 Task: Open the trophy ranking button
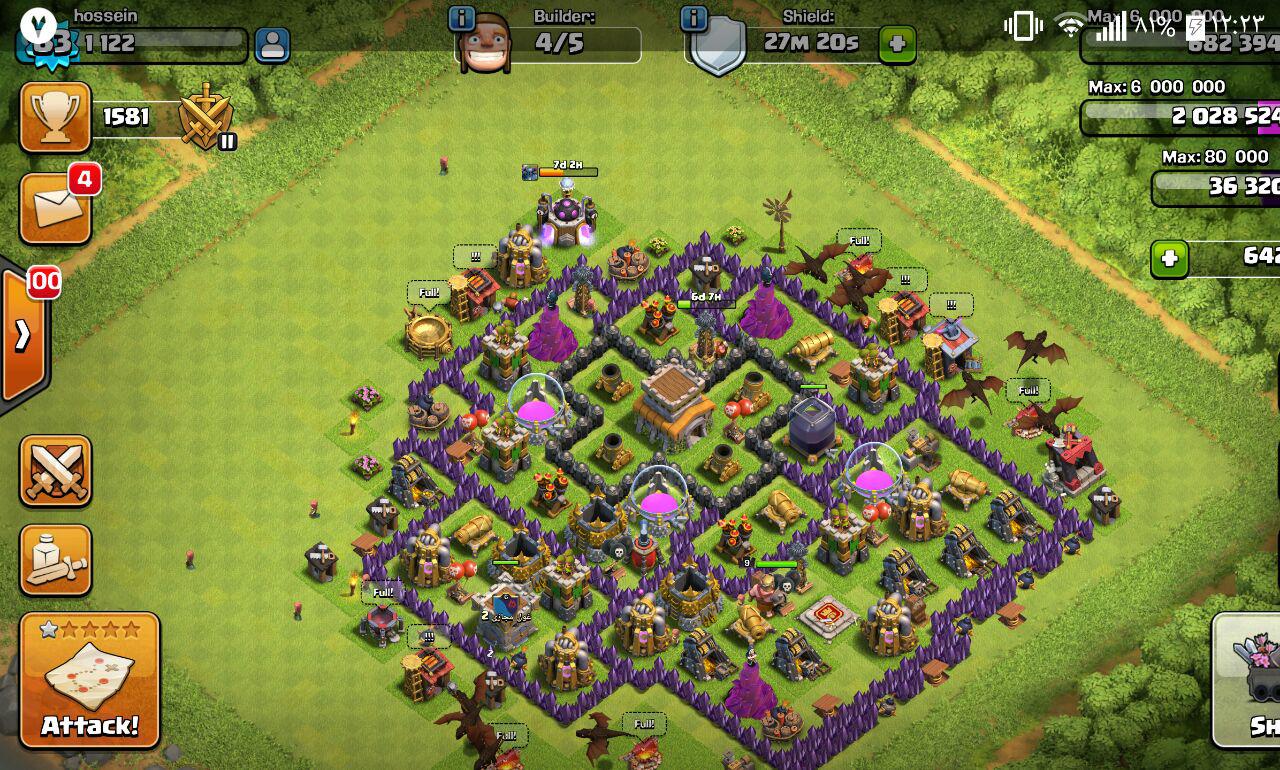tap(55, 117)
